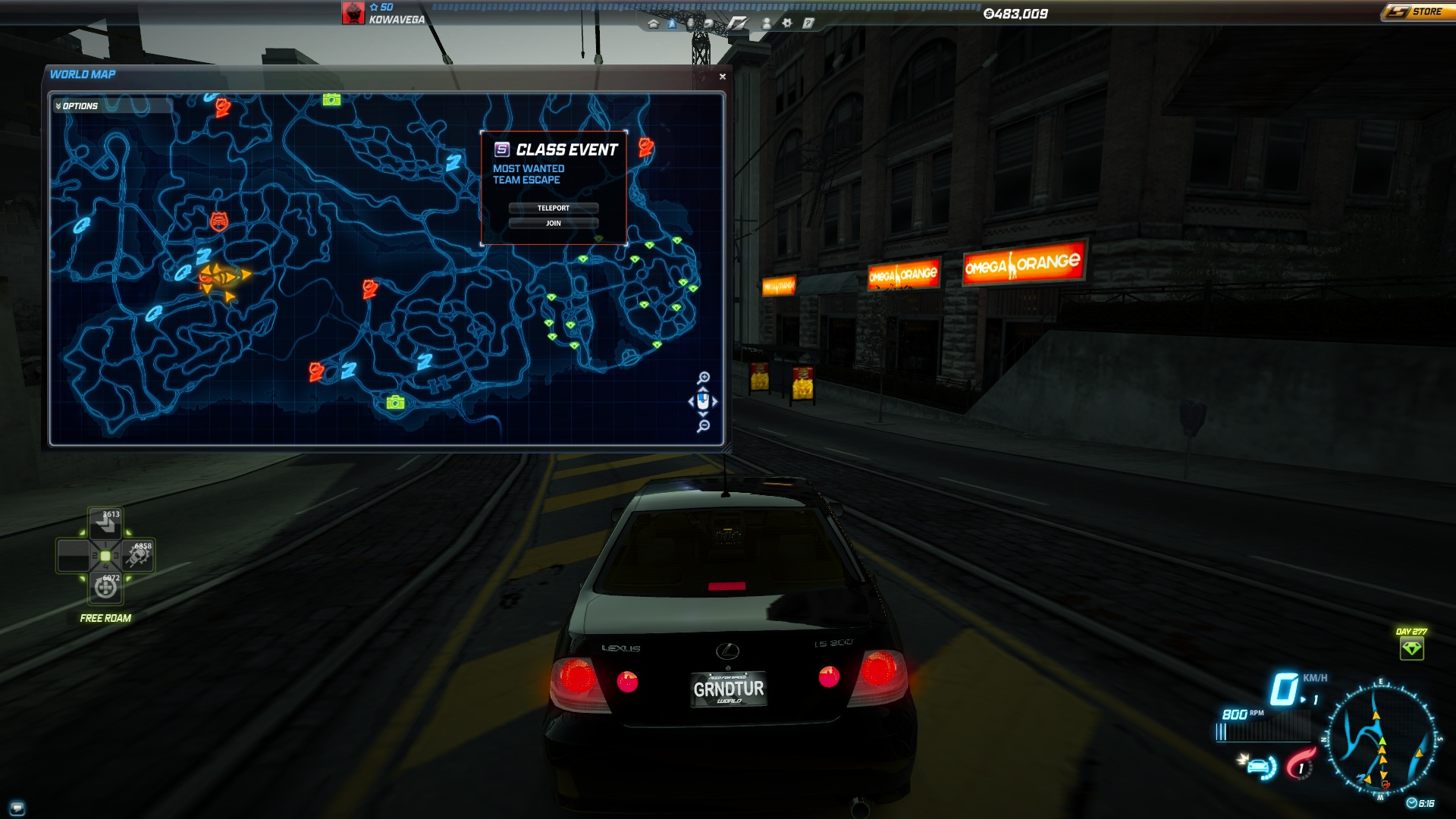This screenshot has height=819, width=1456.
Task: Open the chat bubble icon
Action: tap(17, 807)
